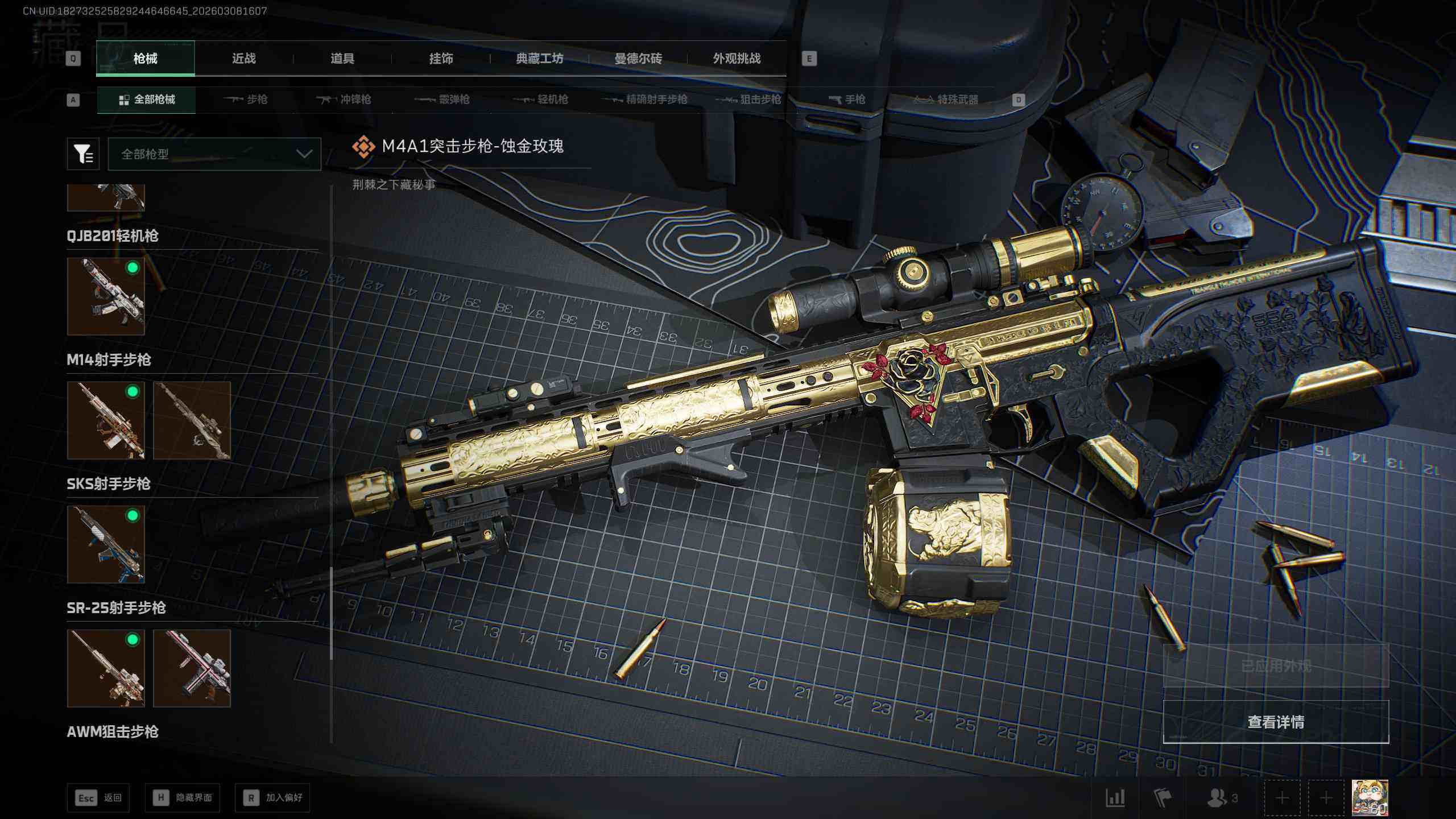This screenshot has height=819, width=1456.
Task: Switch to the 曼德尔砖 tab
Action: pyautogui.click(x=638, y=59)
